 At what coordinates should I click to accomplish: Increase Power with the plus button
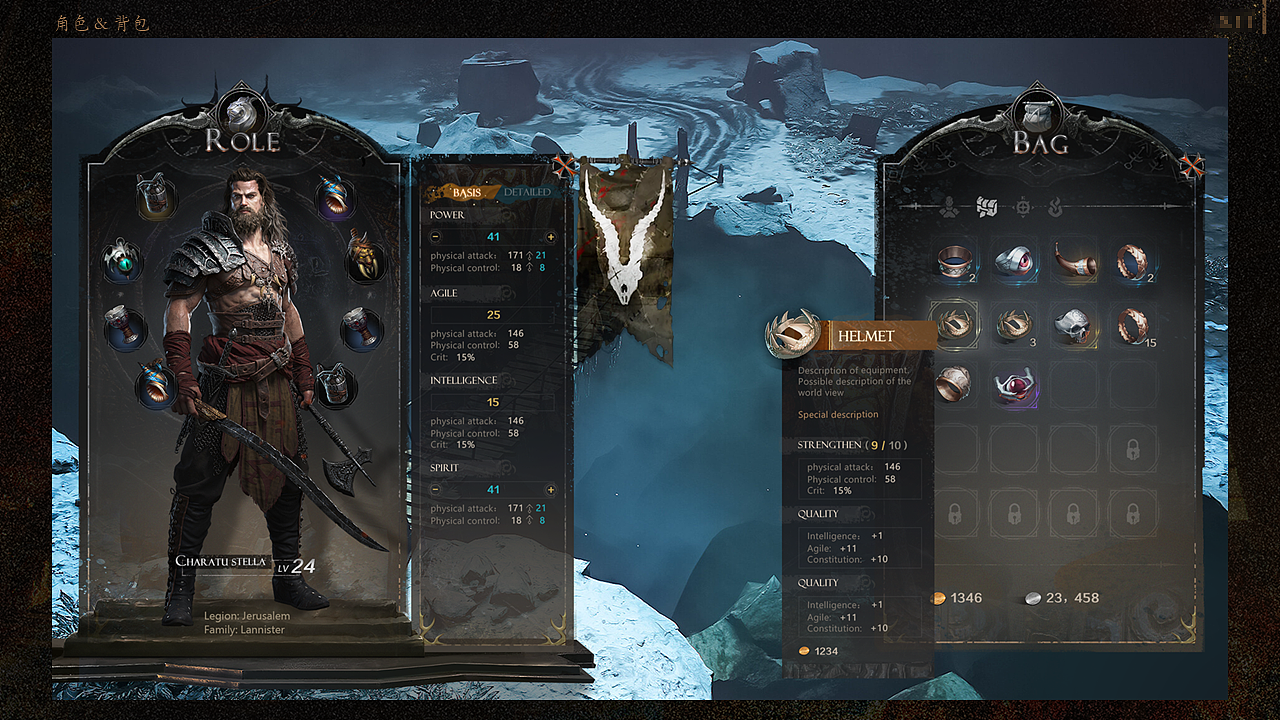coord(550,237)
